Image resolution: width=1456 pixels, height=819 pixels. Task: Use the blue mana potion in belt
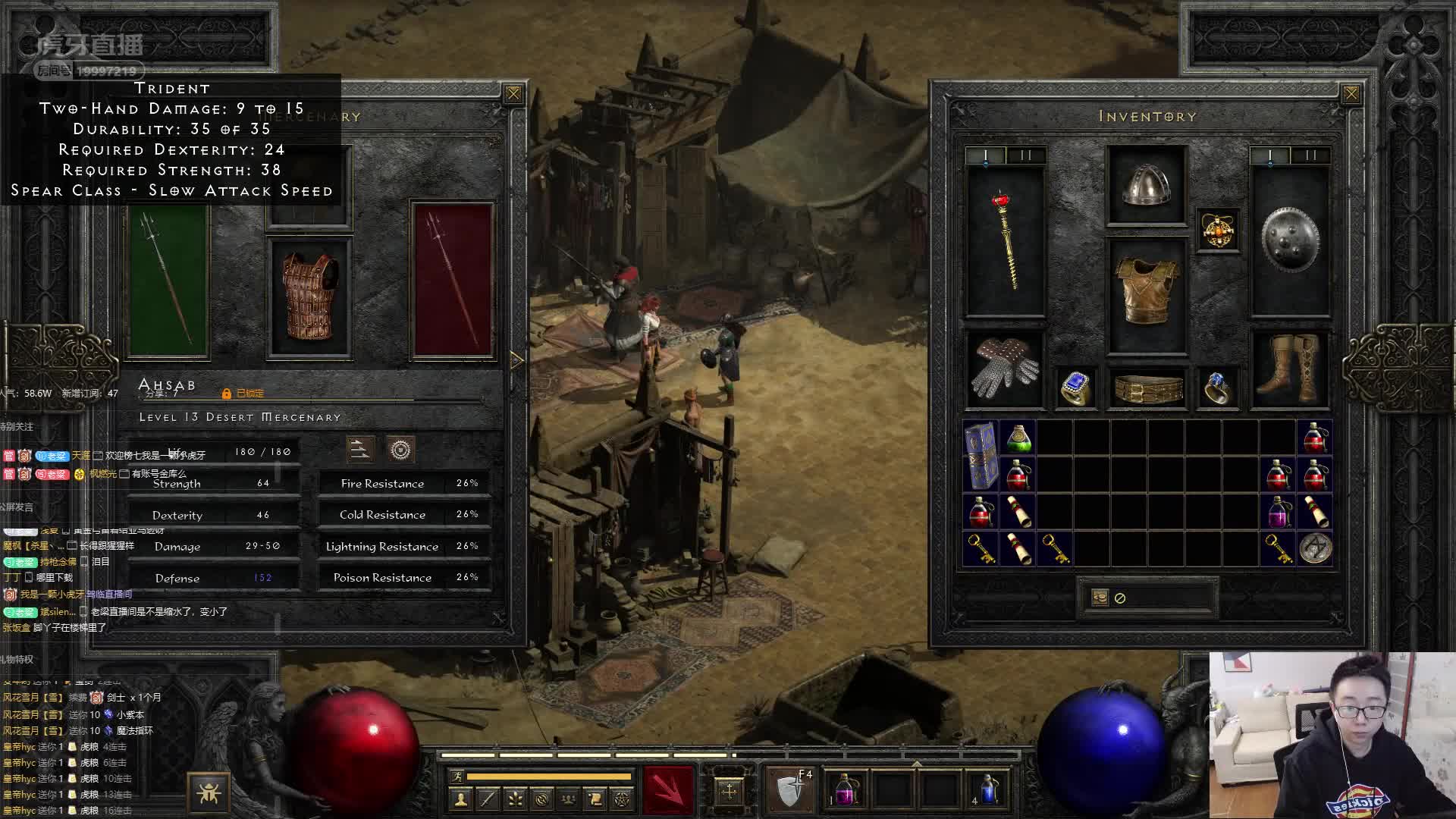[x=989, y=789]
